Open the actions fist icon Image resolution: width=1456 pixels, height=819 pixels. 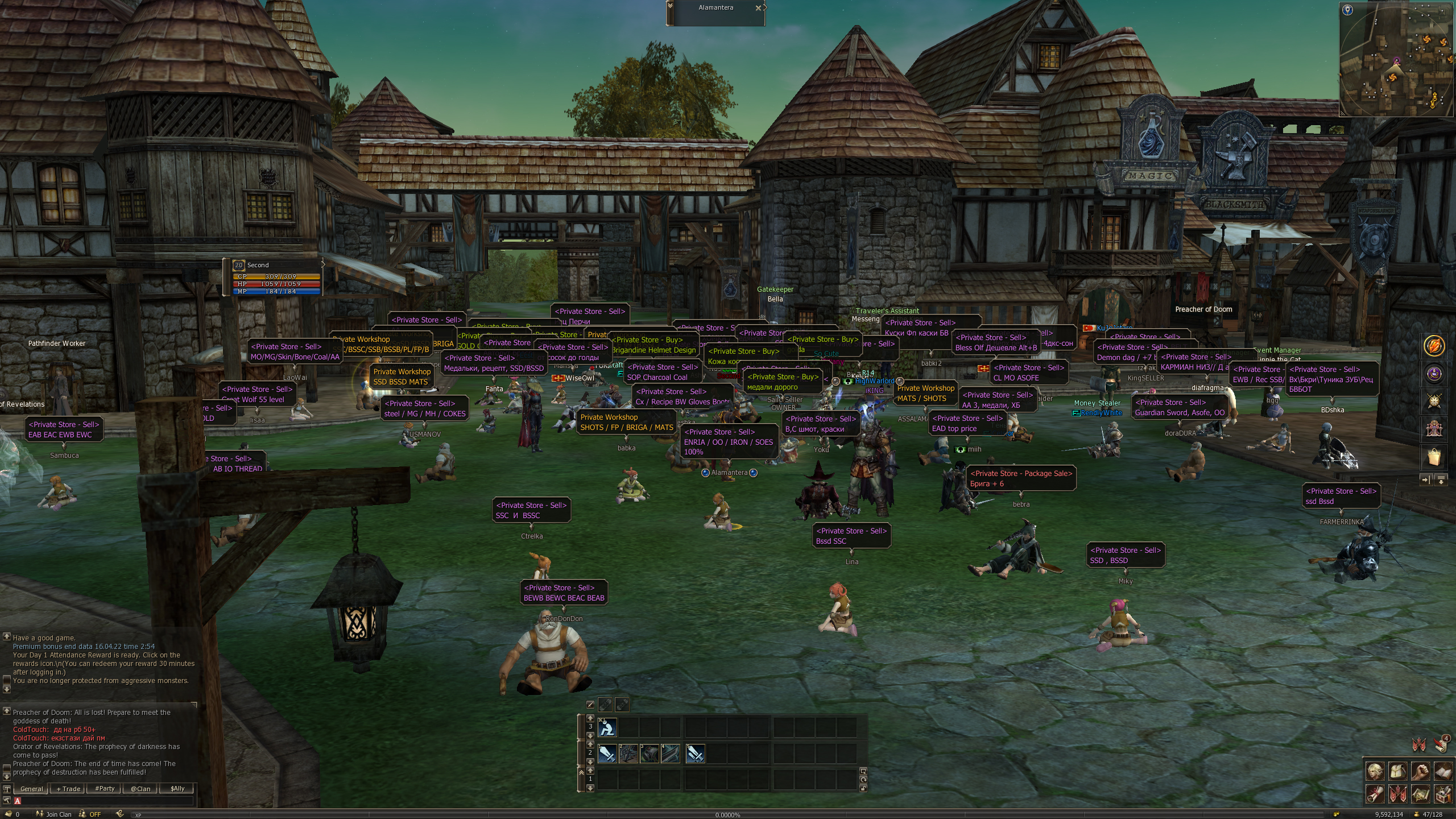(x=1420, y=771)
